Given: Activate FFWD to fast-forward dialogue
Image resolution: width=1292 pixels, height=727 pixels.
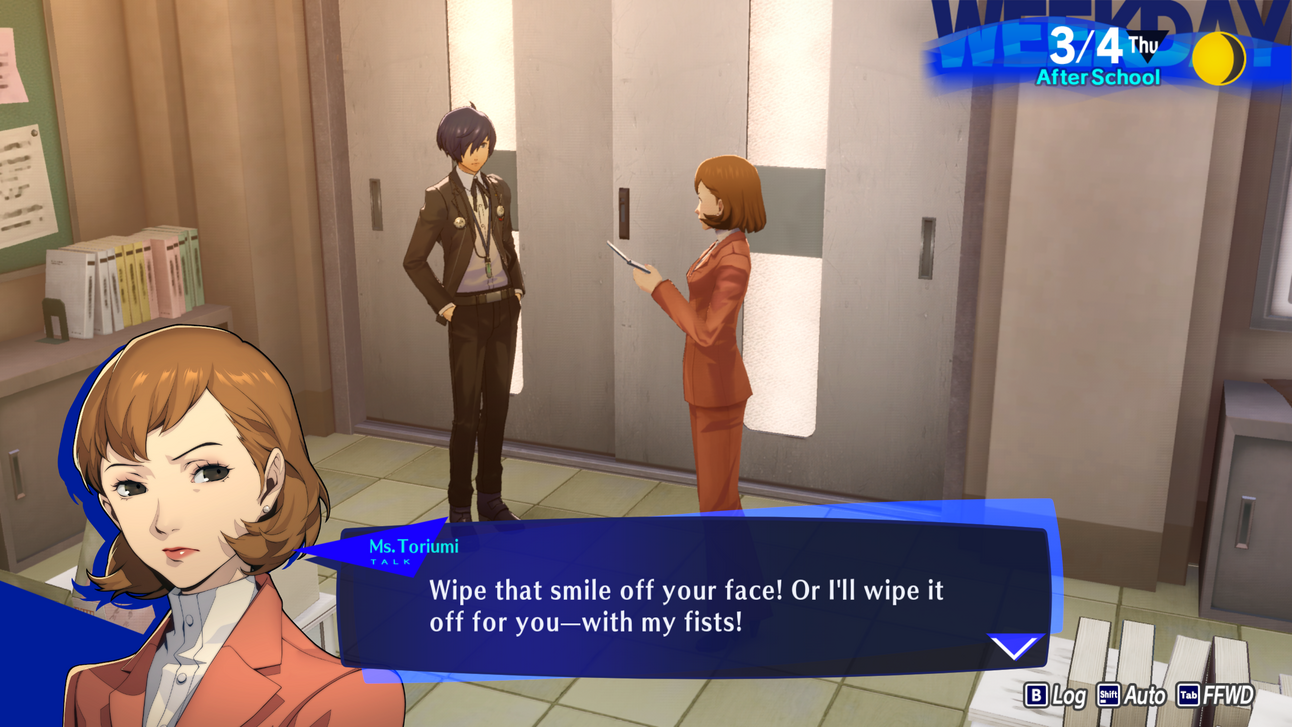Looking at the screenshot, I should click(x=1215, y=695).
